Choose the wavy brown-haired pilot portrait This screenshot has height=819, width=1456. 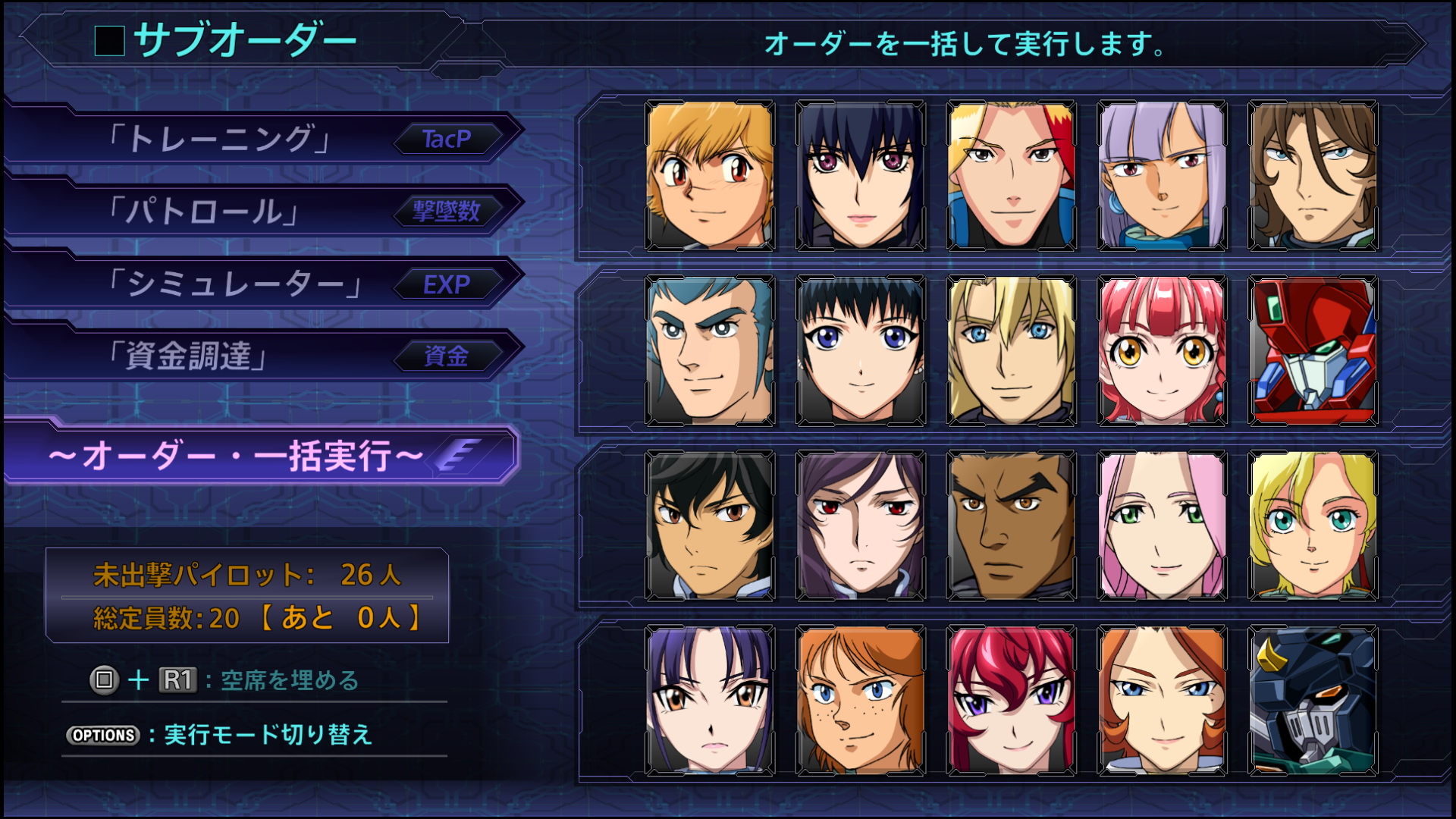pyautogui.click(x=1313, y=176)
